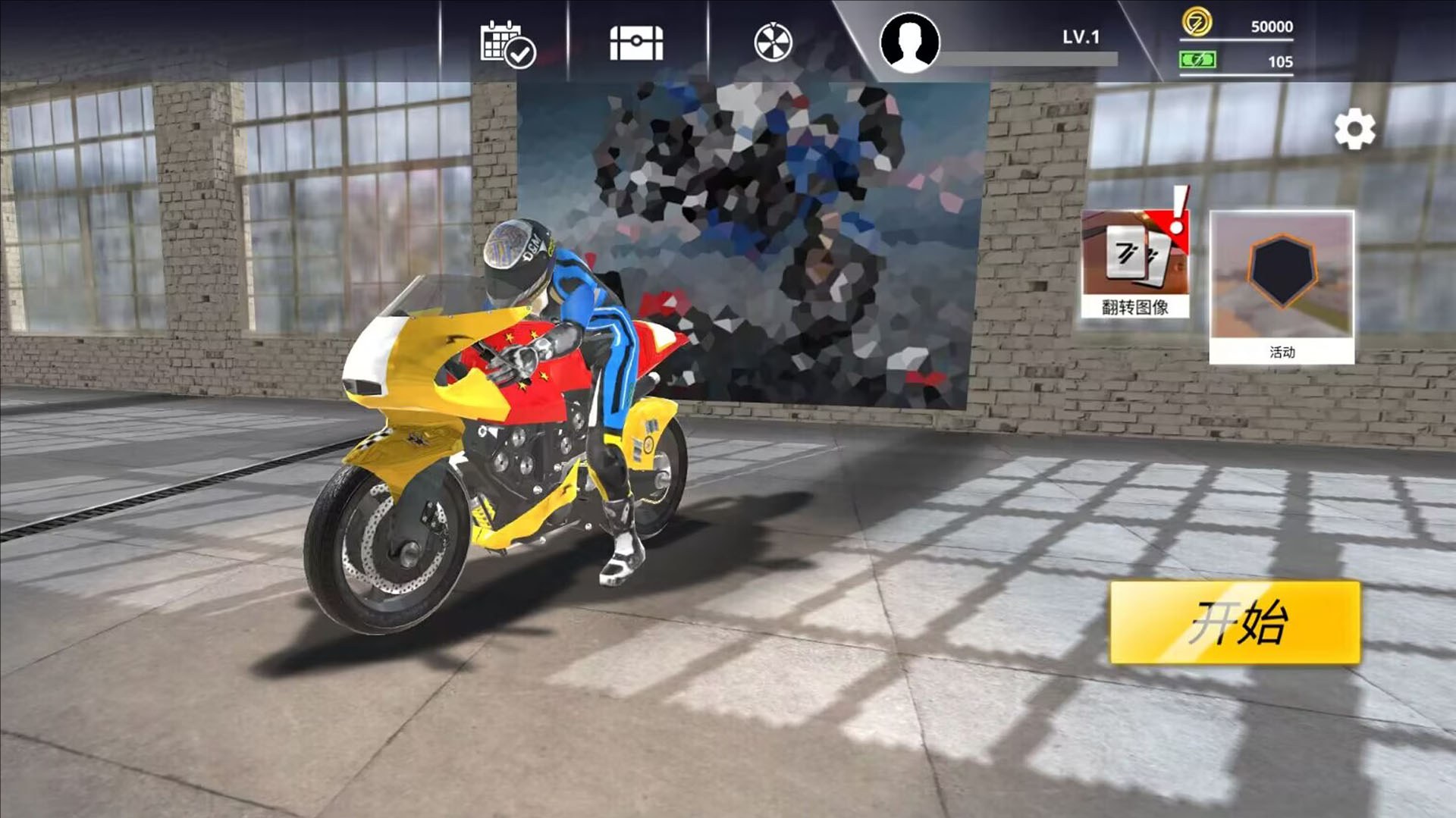Open the spin wheel icon
Image resolution: width=1456 pixels, height=818 pixels.
click(x=773, y=42)
